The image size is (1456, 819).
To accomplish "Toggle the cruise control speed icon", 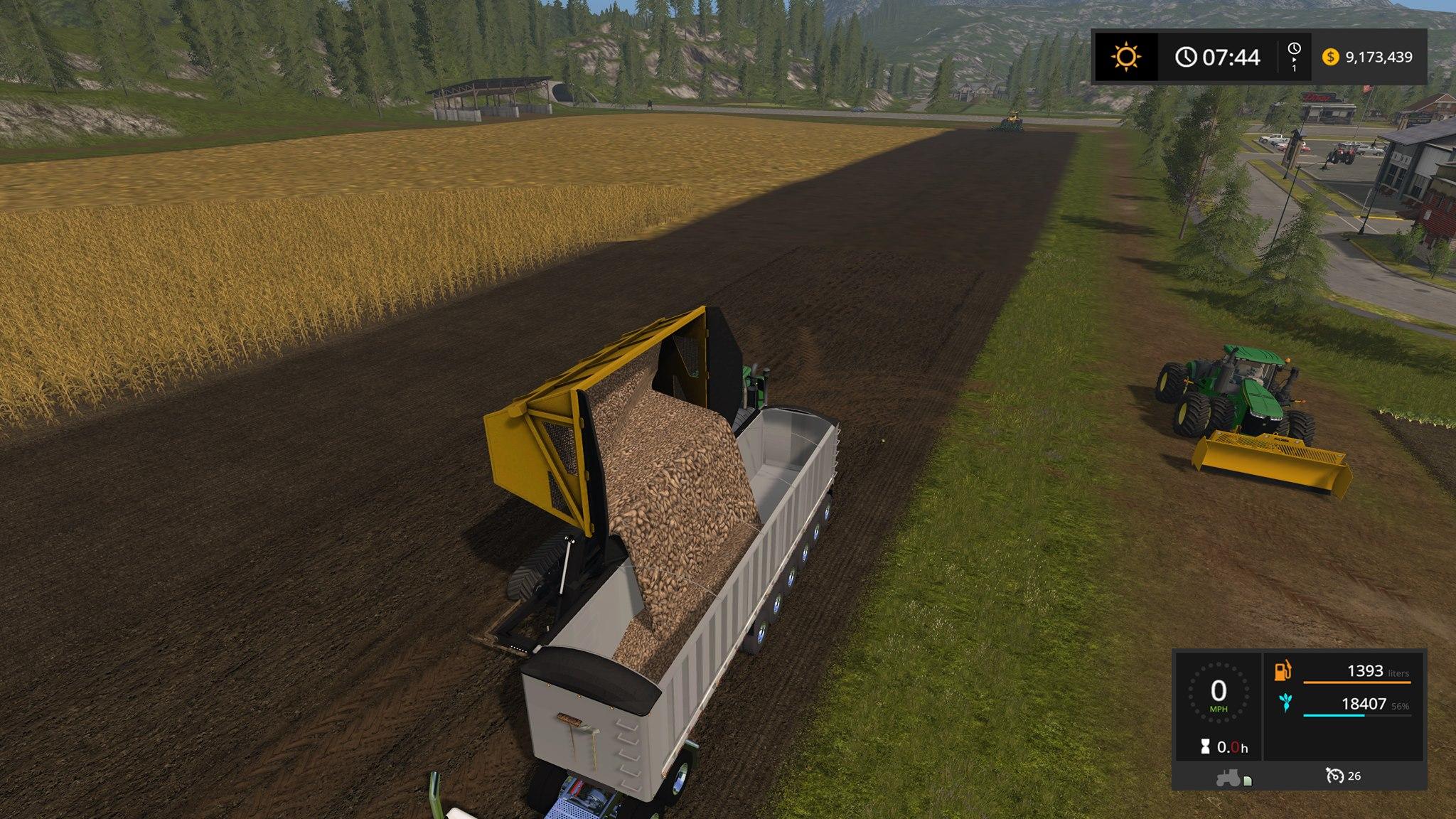I will point(1334,776).
